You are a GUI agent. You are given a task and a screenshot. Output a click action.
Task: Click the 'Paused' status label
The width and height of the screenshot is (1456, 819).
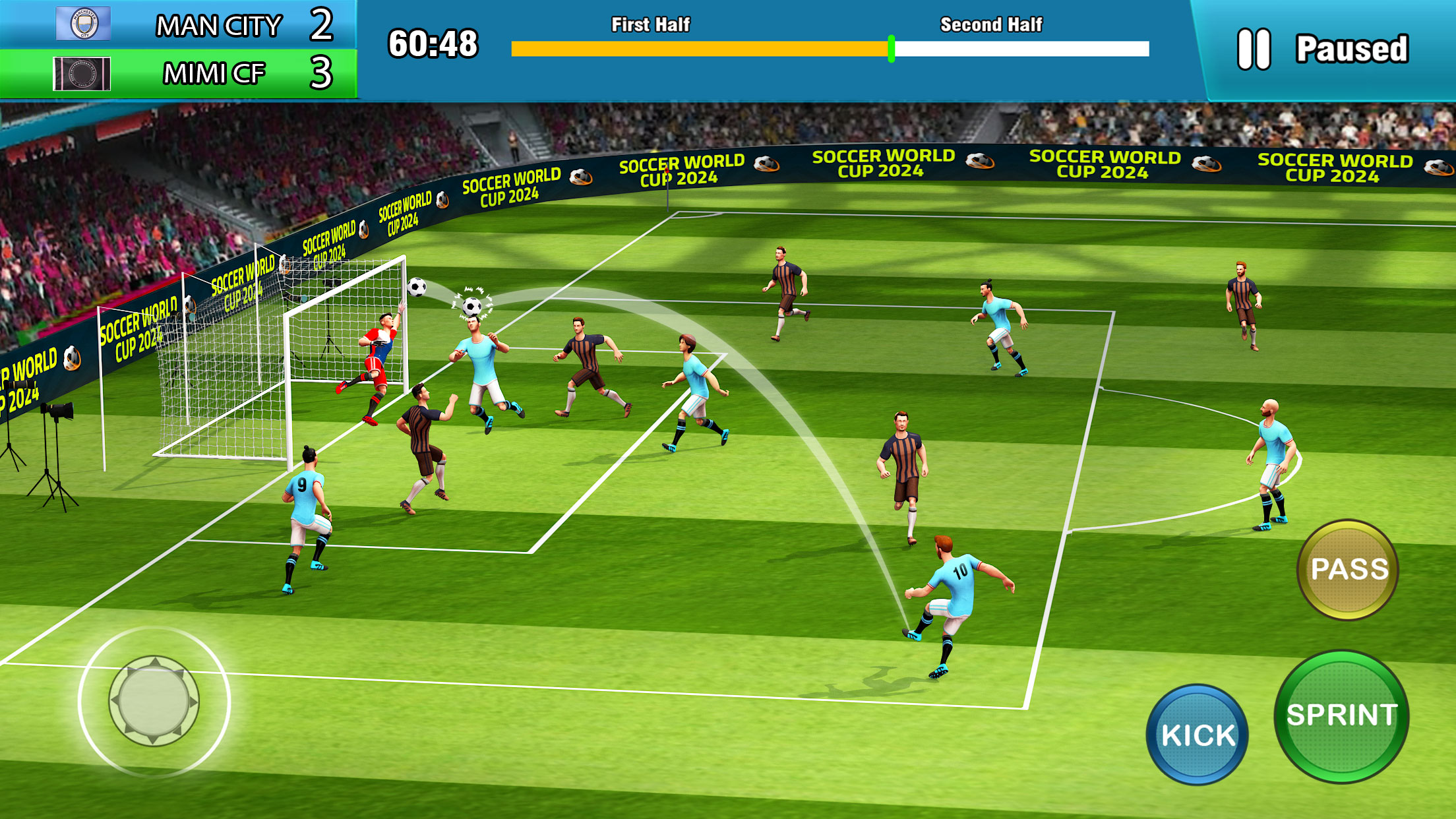tap(1352, 47)
